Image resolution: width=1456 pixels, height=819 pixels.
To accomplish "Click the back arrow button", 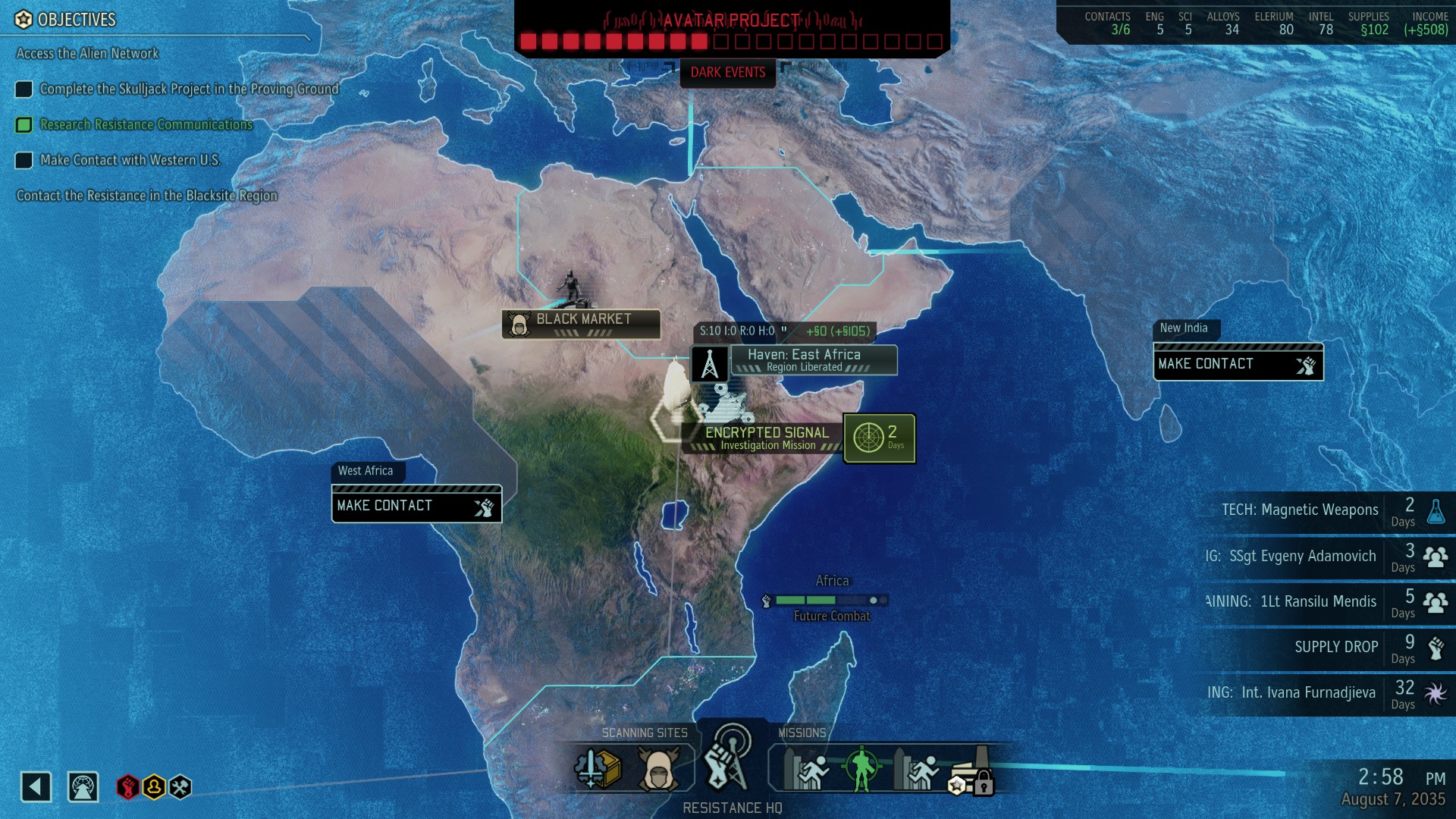I will point(36,786).
